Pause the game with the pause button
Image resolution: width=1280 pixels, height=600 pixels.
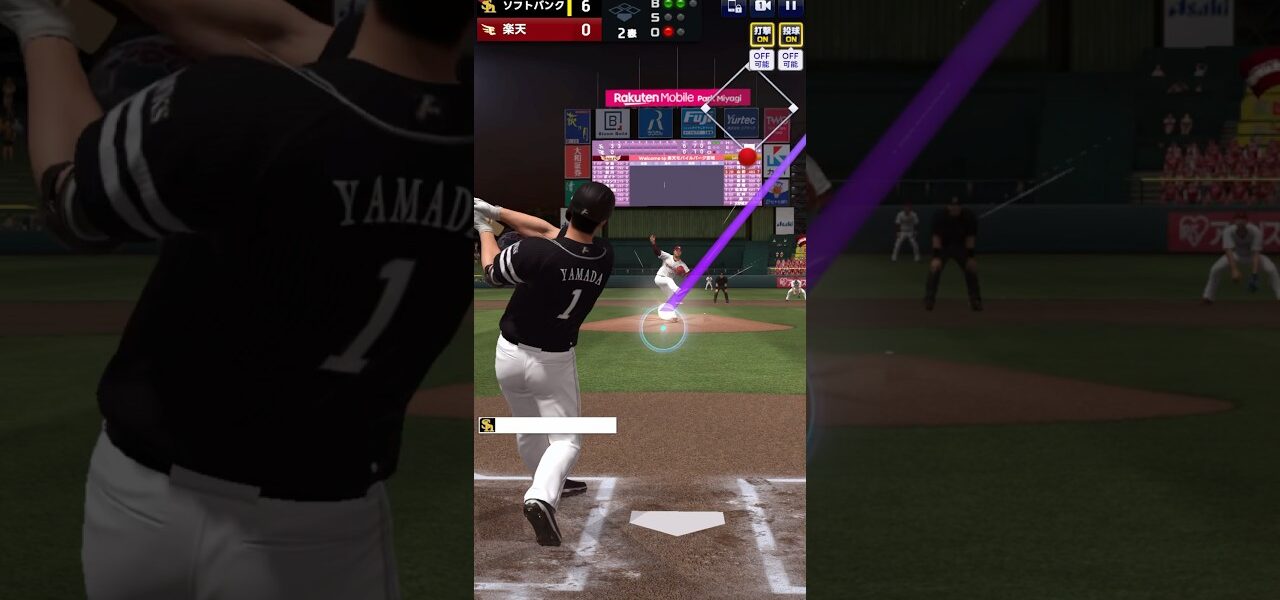pyautogui.click(x=791, y=7)
